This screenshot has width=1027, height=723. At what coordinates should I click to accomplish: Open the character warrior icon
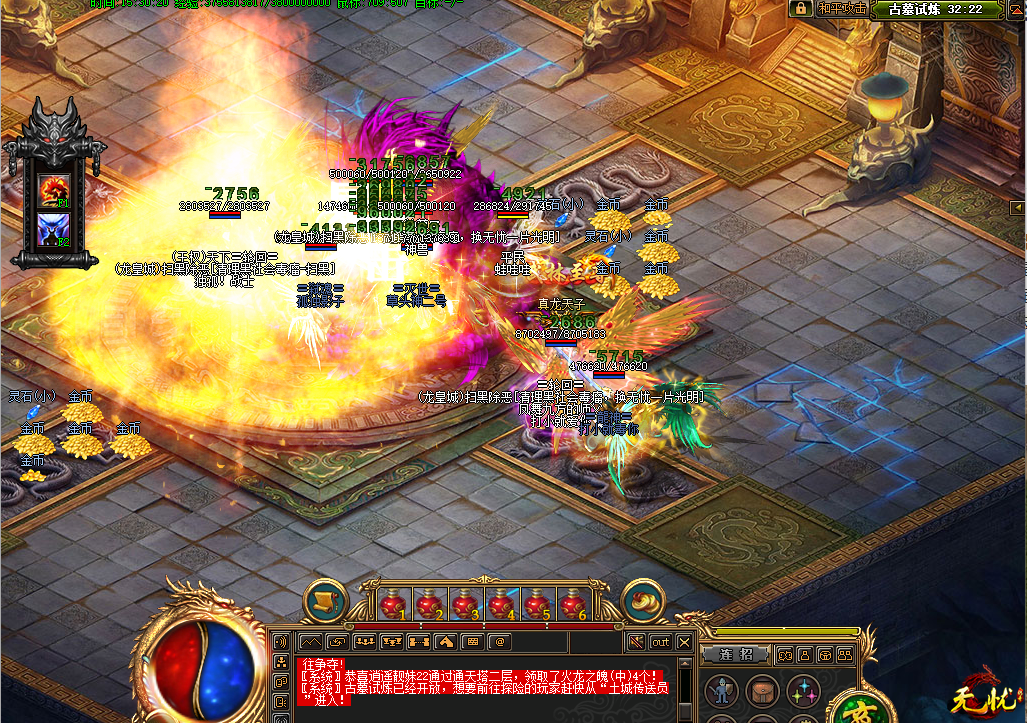721,690
